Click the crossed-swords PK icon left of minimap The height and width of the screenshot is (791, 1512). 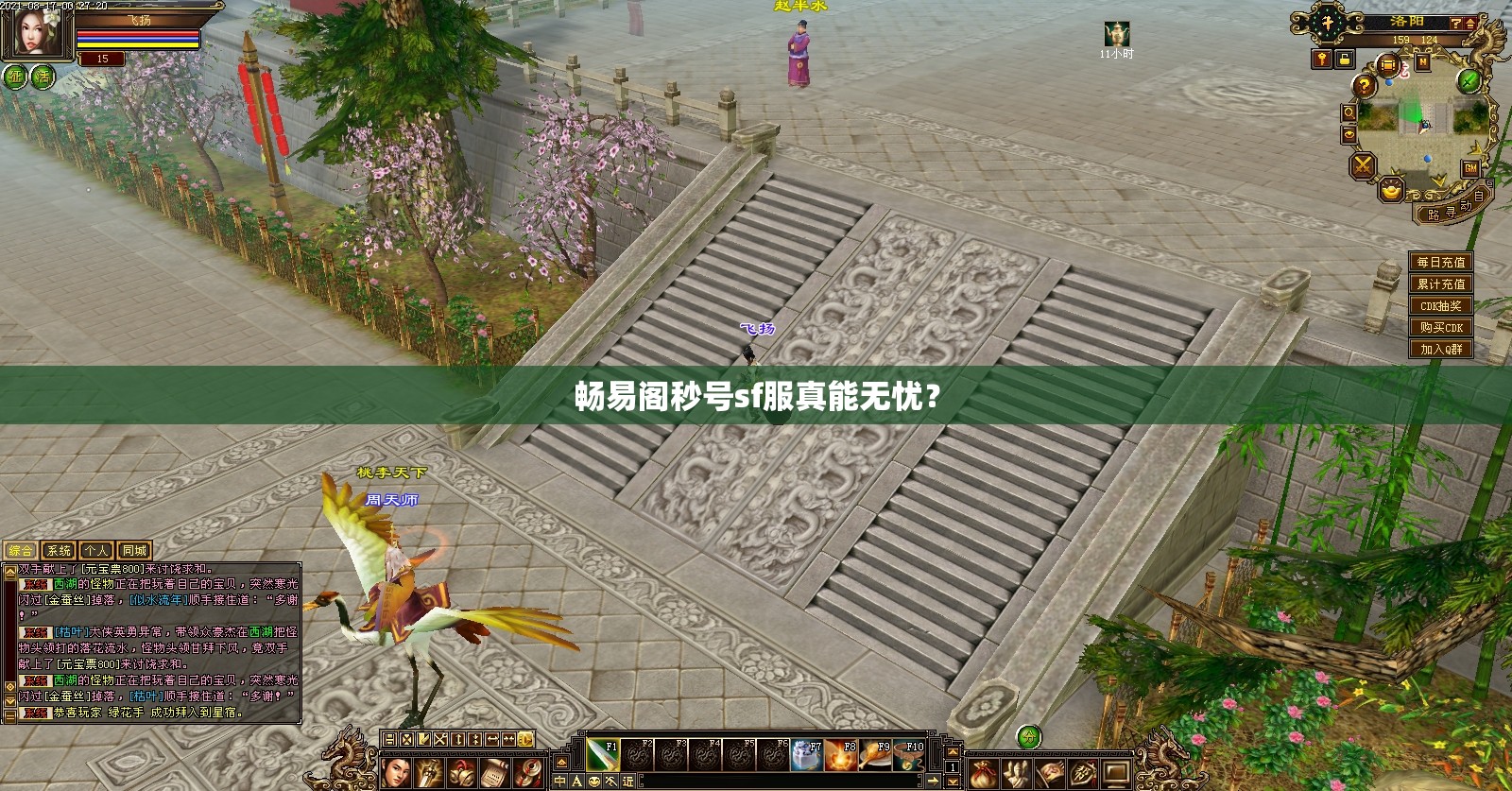point(1363,164)
